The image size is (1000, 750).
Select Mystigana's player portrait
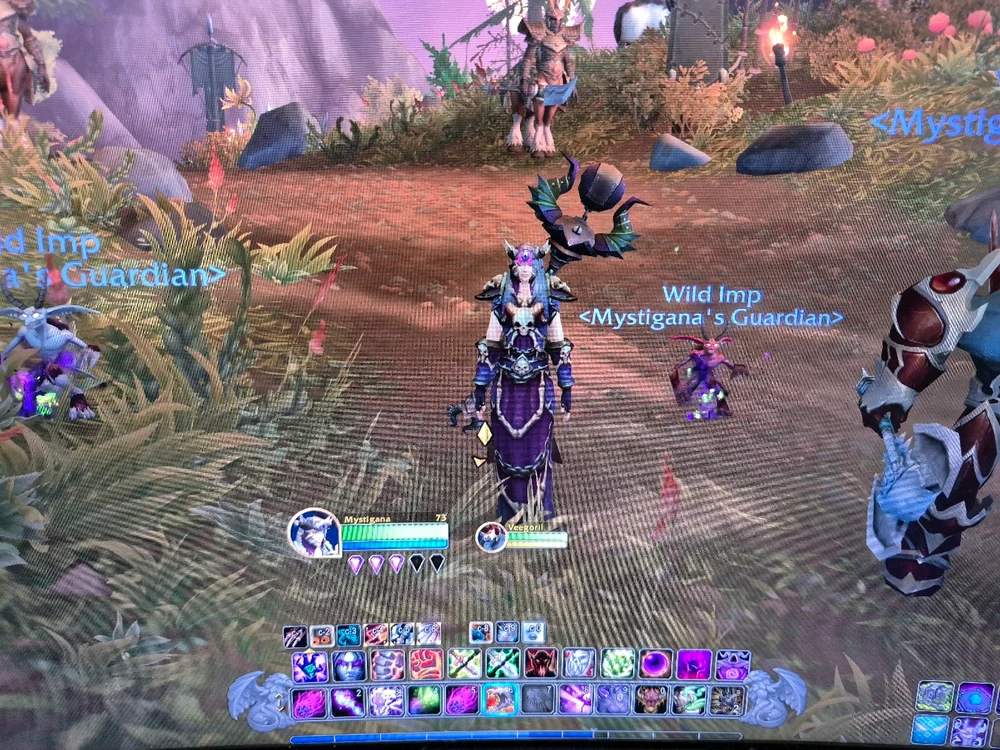pos(313,533)
